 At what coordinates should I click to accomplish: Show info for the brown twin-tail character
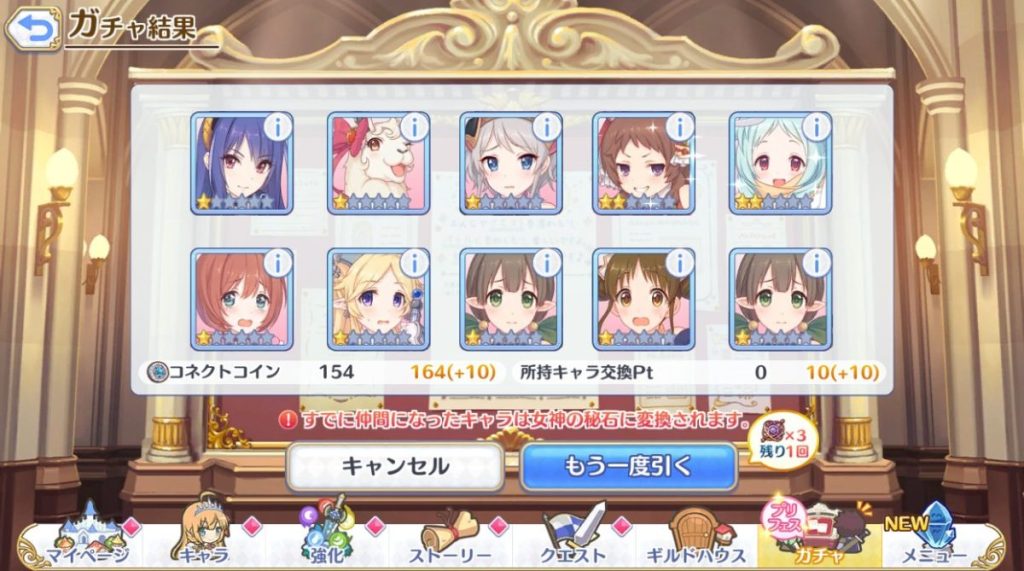(679, 263)
